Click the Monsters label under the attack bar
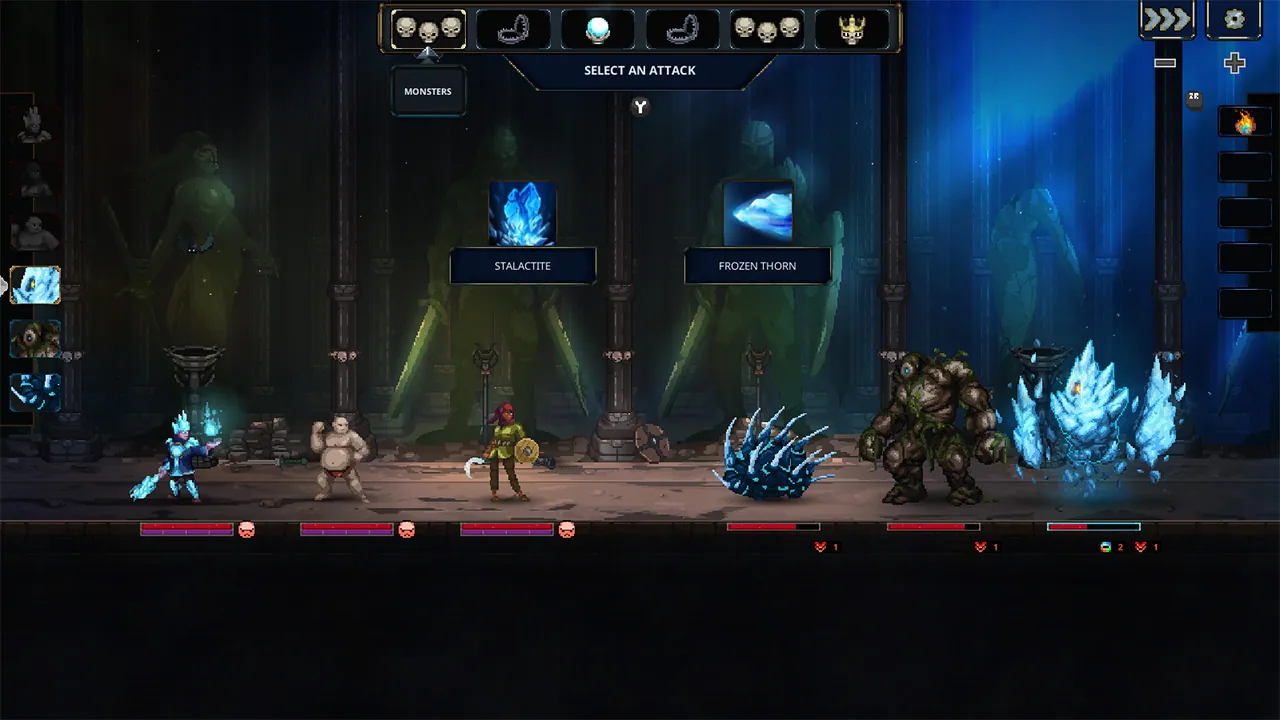The width and height of the screenshot is (1280, 720). point(428,91)
